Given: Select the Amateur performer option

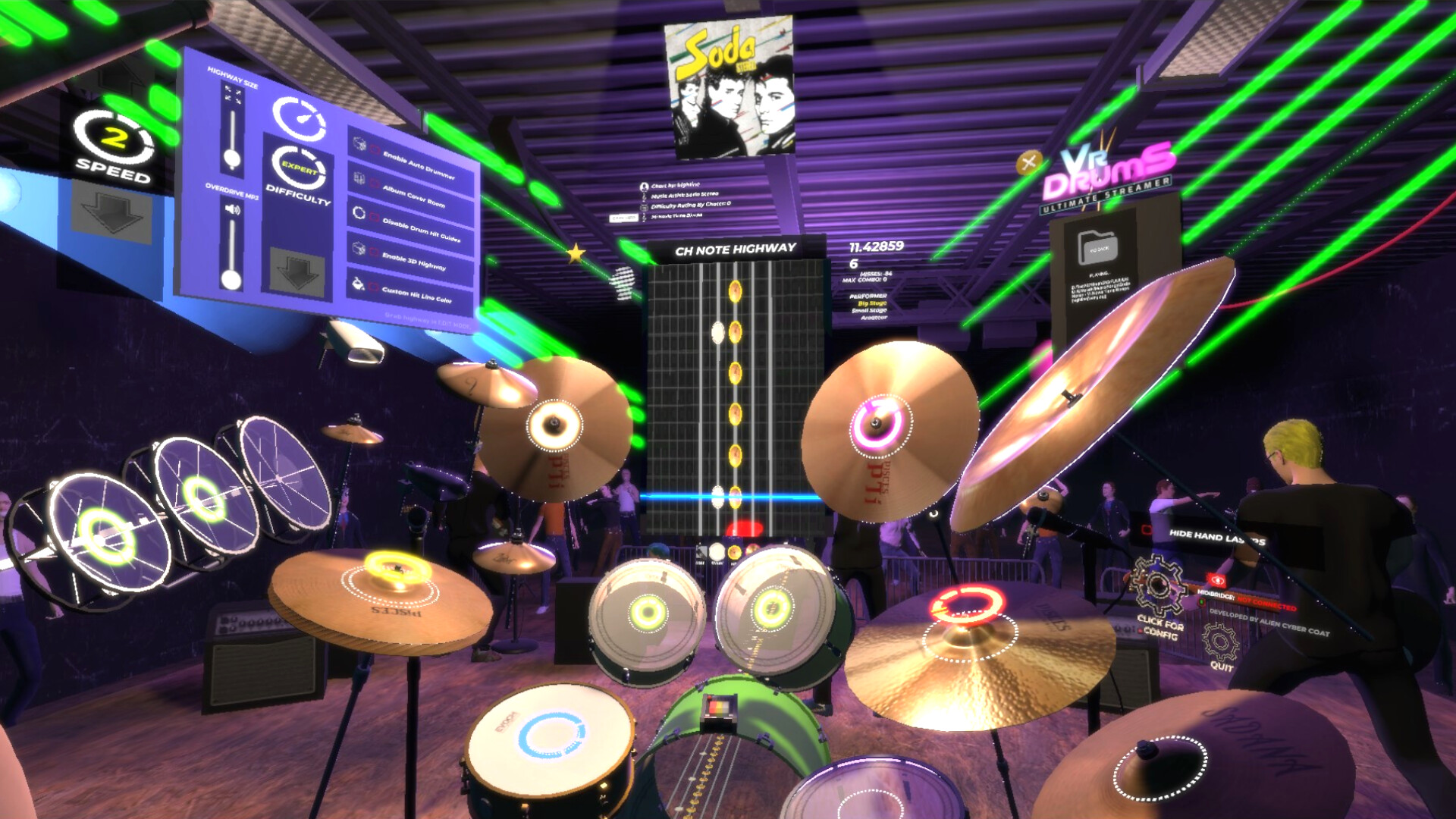Looking at the screenshot, I should [874, 317].
